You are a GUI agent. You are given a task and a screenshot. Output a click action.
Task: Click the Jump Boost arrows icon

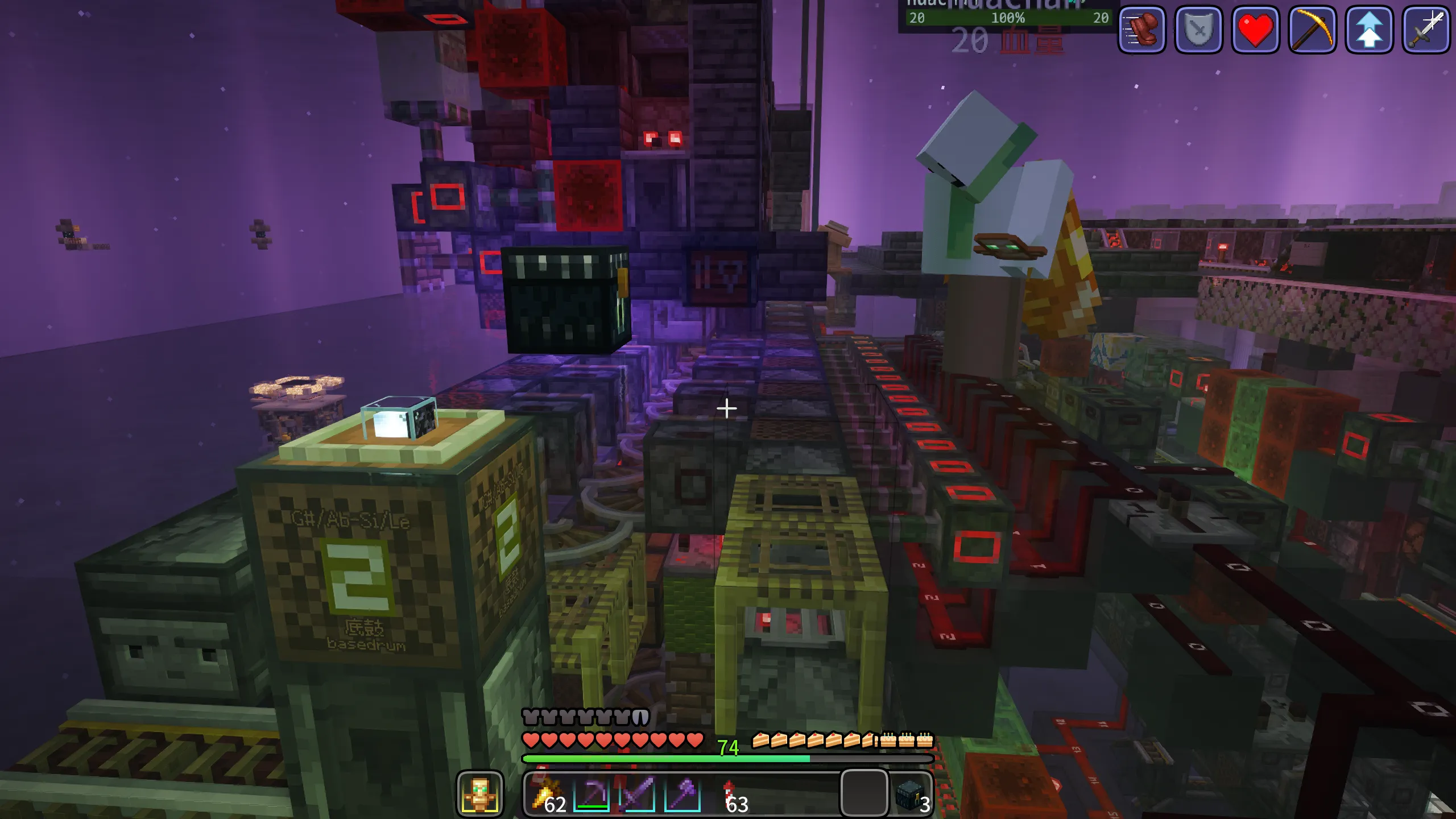[x=1370, y=30]
